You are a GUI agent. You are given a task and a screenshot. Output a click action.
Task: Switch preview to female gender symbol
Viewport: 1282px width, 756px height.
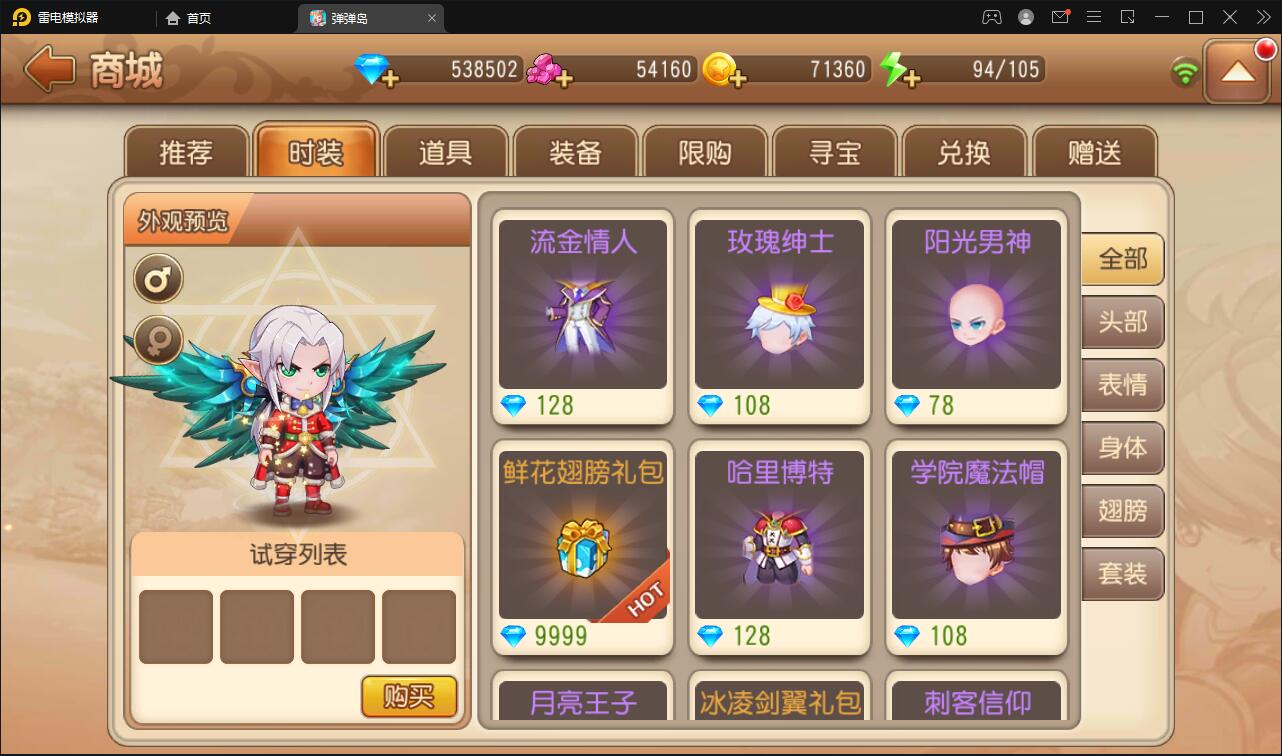156,340
